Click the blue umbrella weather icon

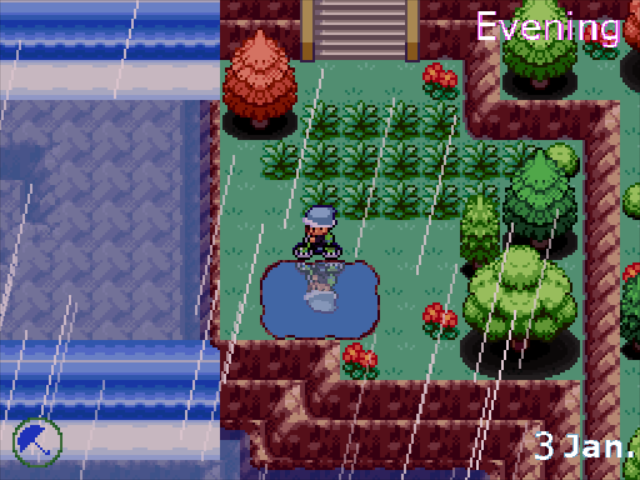coord(38,439)
